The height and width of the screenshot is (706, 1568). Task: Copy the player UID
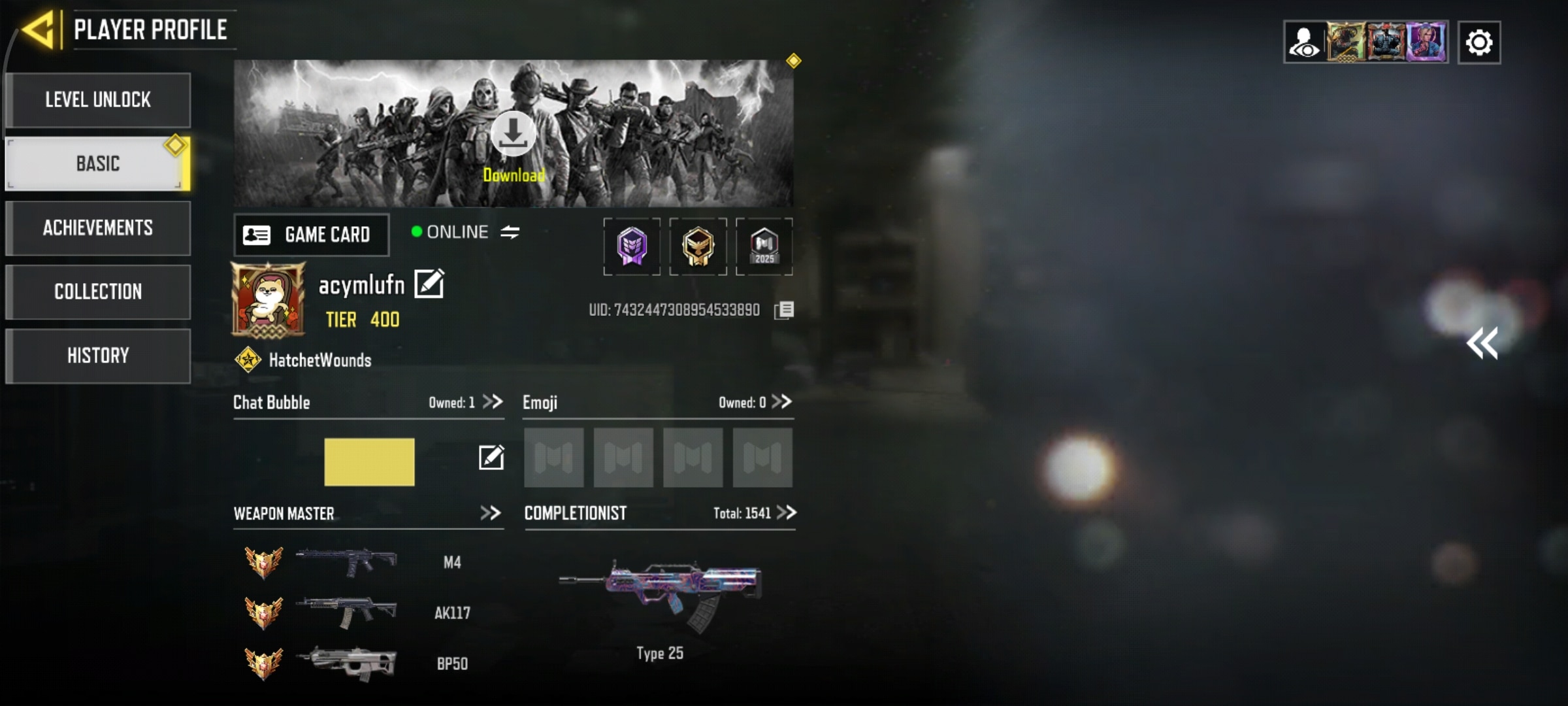[784, 310]
